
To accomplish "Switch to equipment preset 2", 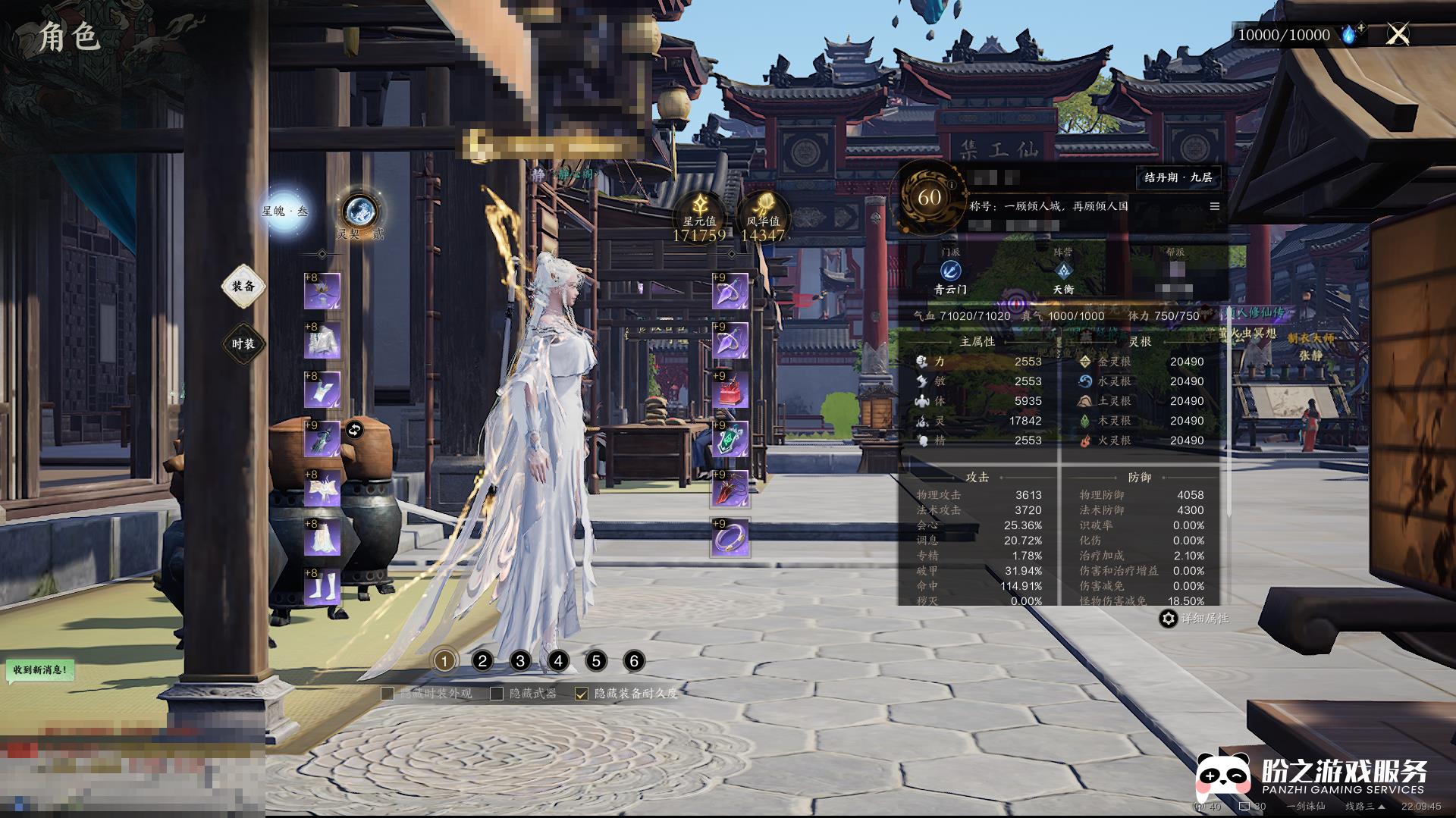I will 482,661.
